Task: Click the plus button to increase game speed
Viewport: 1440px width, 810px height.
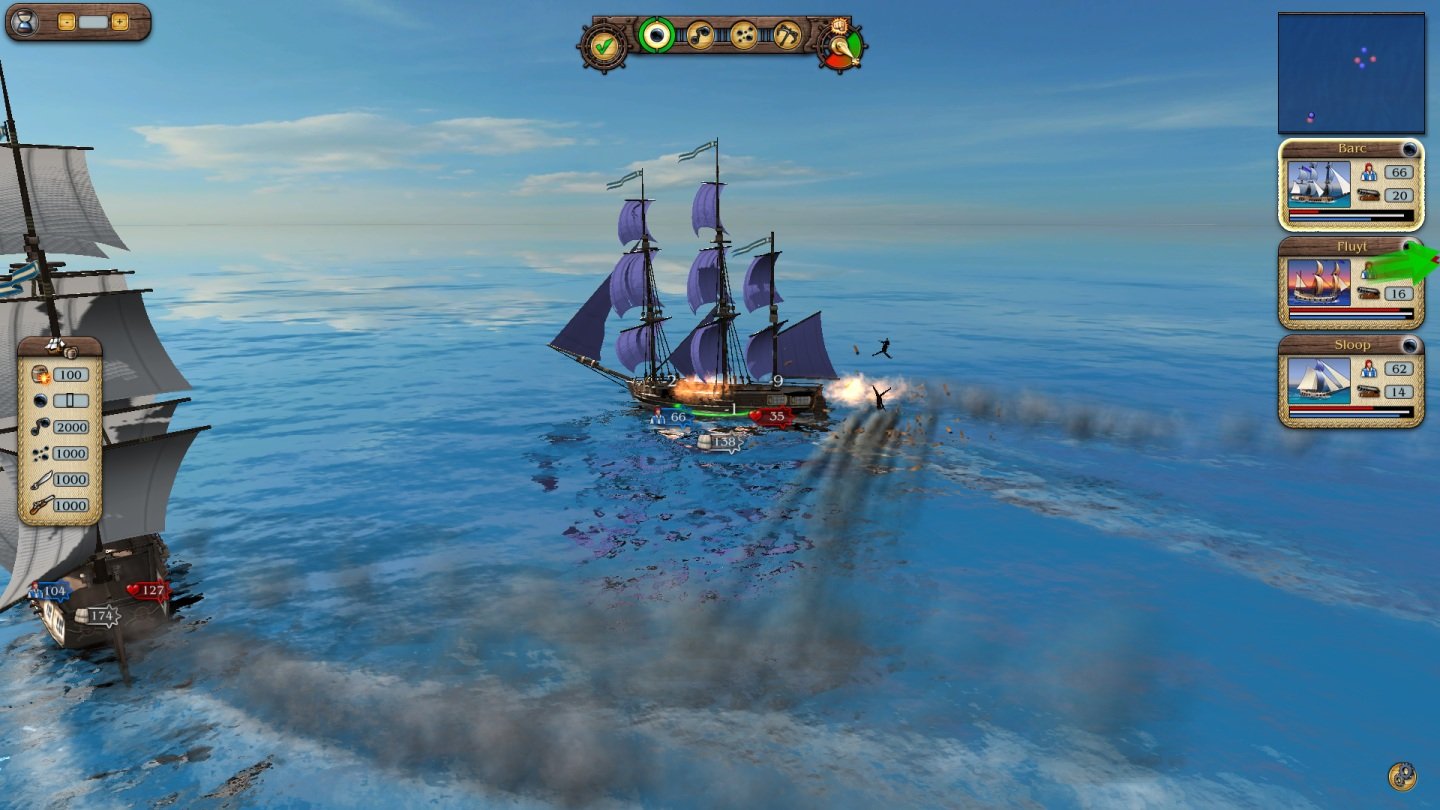Action: click(x=120, y=21)
